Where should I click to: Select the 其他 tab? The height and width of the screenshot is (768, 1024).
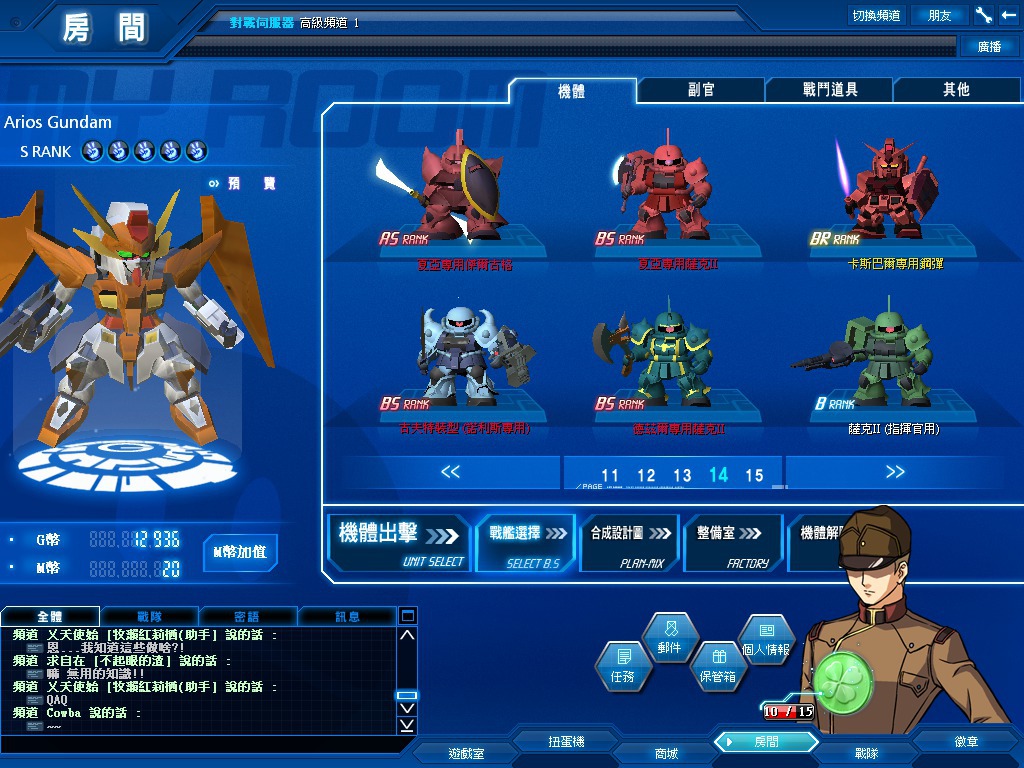tap(956, 90)
